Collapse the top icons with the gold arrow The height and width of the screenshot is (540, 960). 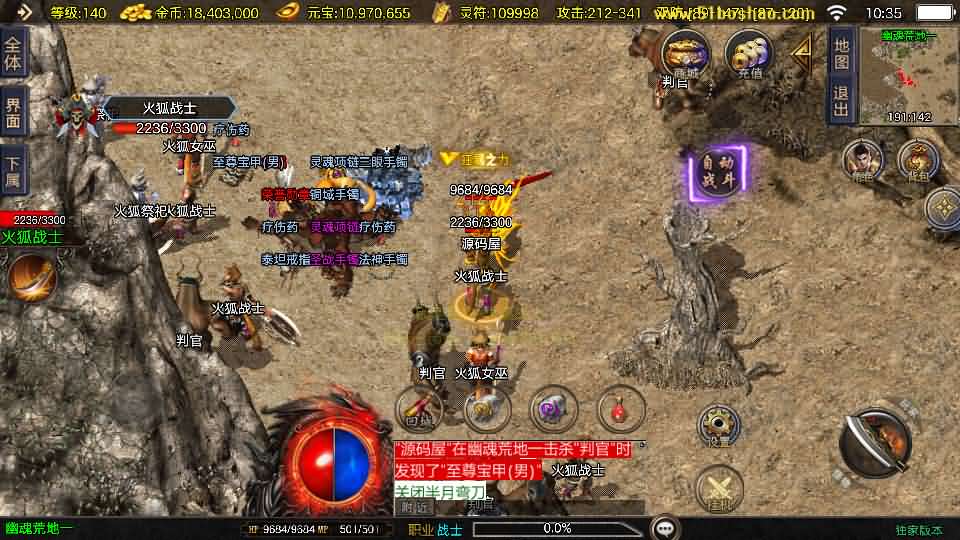coord(801,54)
